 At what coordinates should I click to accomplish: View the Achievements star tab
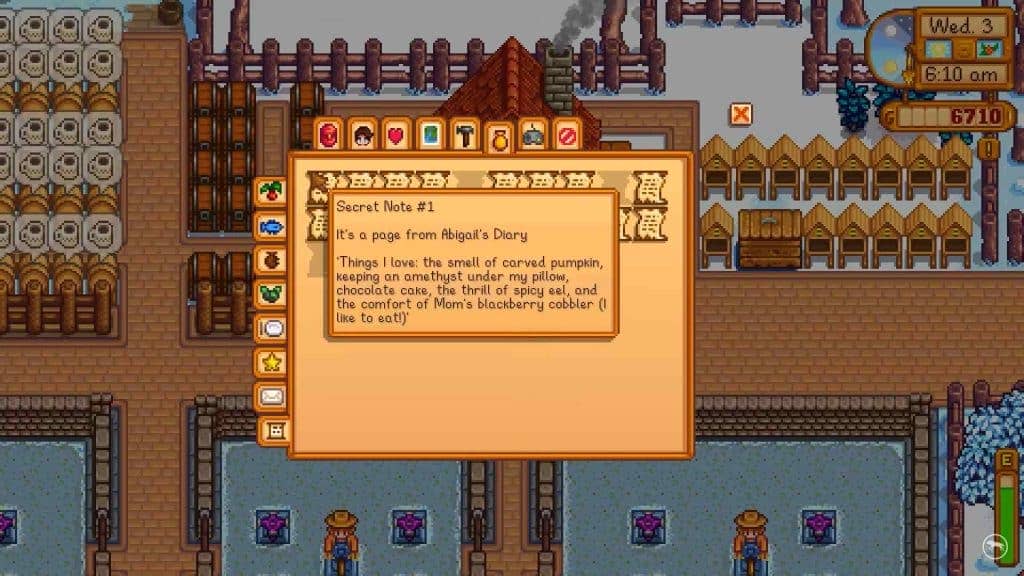pos(270,362)
